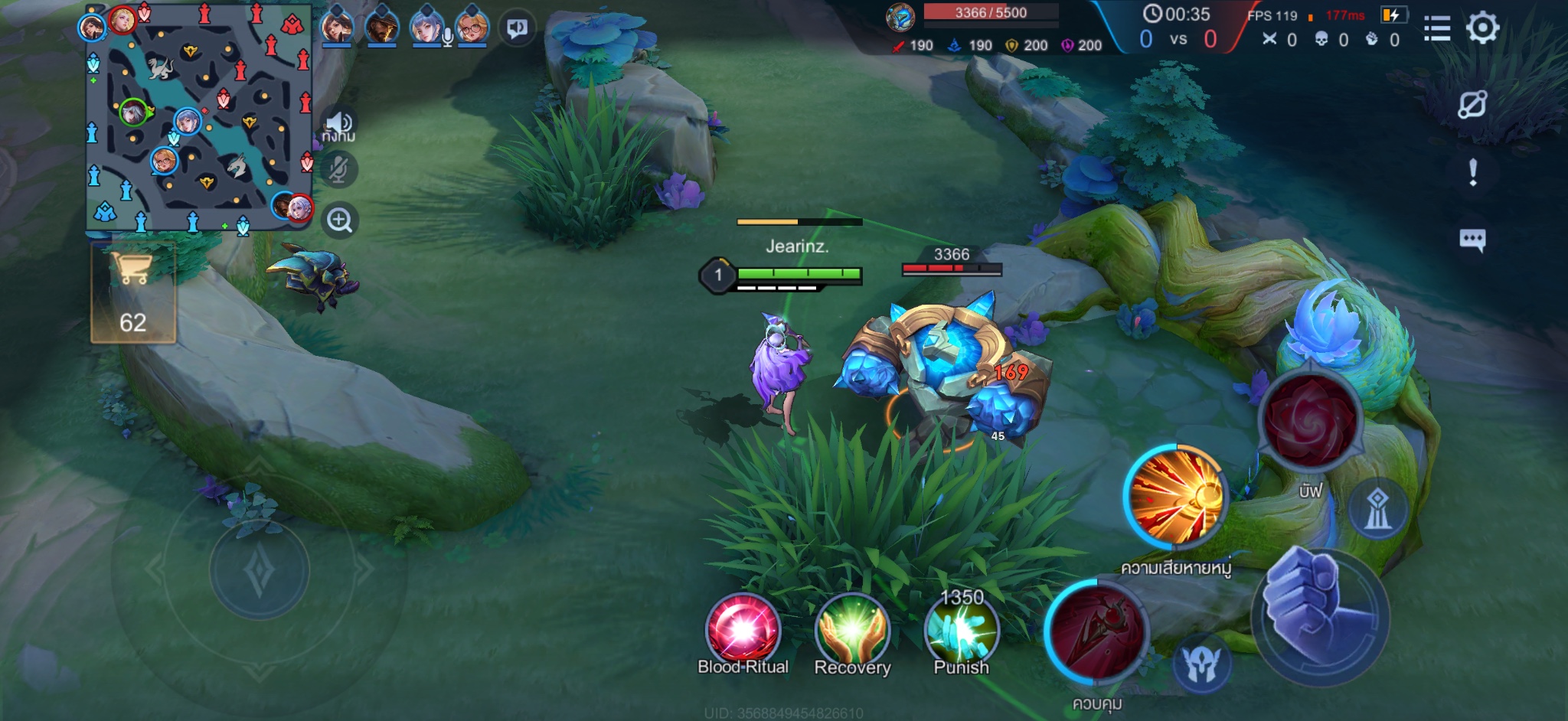Open the scoreboard list icon
Viewport: 1568px width, 721px height.
click(1437, 28)
